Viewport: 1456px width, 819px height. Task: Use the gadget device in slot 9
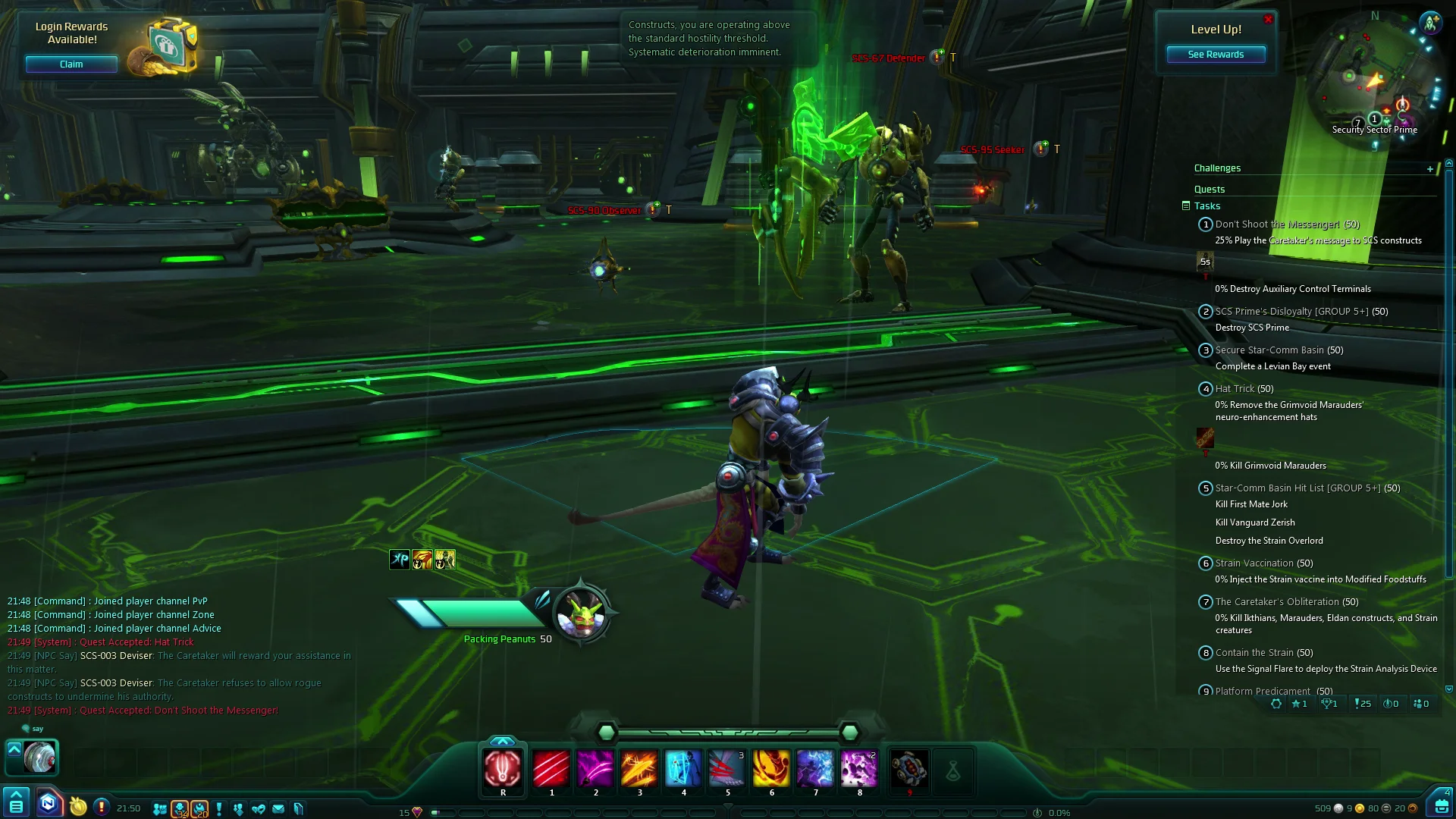point(908,770)
